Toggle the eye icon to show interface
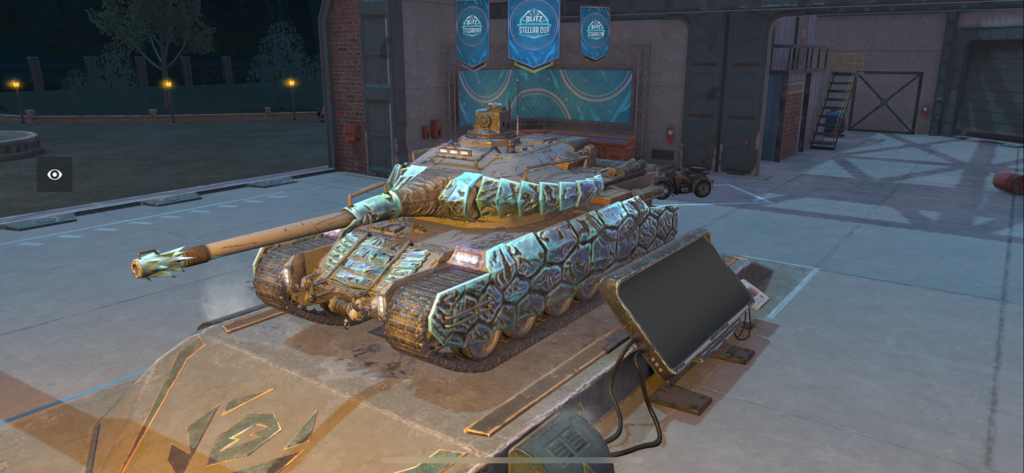 tap(55, 174)
